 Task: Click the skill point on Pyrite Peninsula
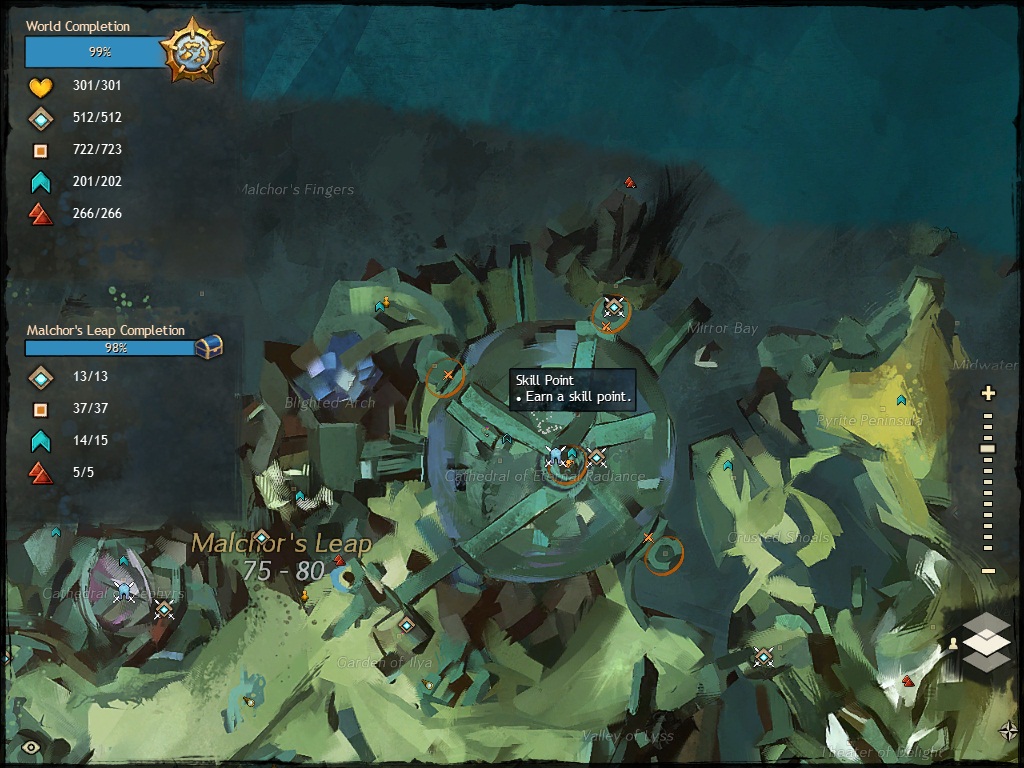point(901,400)
